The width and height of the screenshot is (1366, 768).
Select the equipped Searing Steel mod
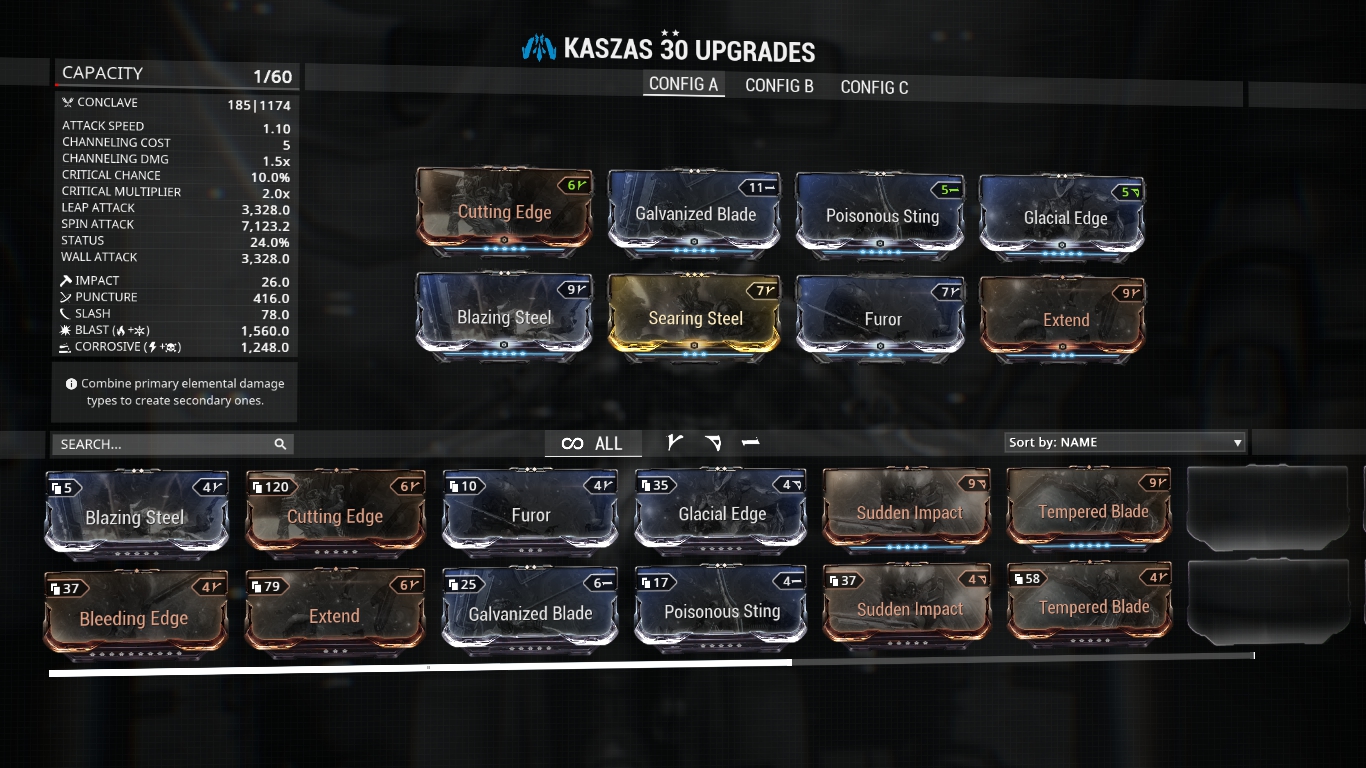pos(695,318)
